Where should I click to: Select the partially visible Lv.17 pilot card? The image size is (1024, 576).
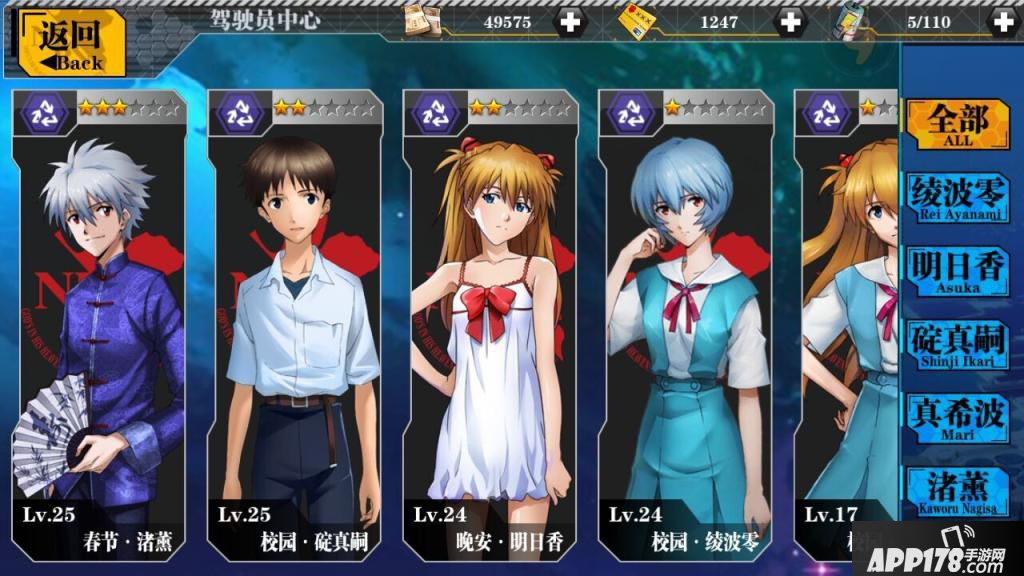coord(845,320)
